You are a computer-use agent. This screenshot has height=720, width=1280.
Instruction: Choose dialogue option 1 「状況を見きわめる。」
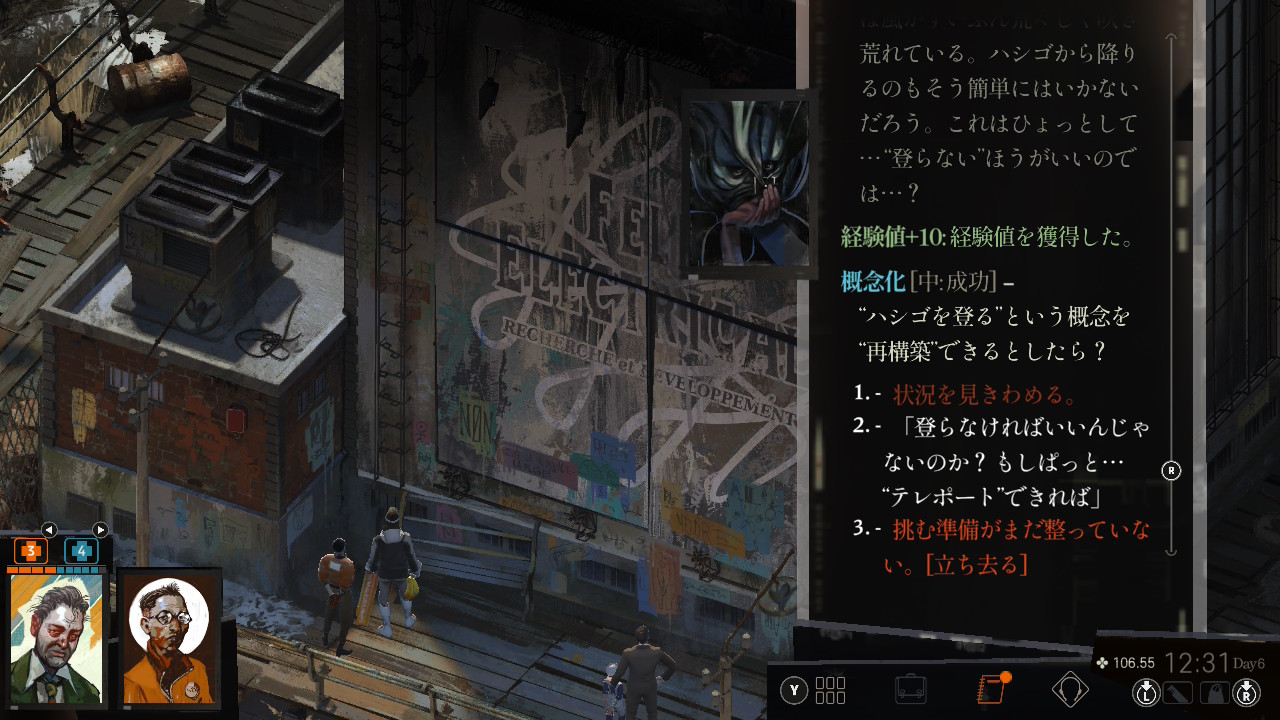point(985,393)
